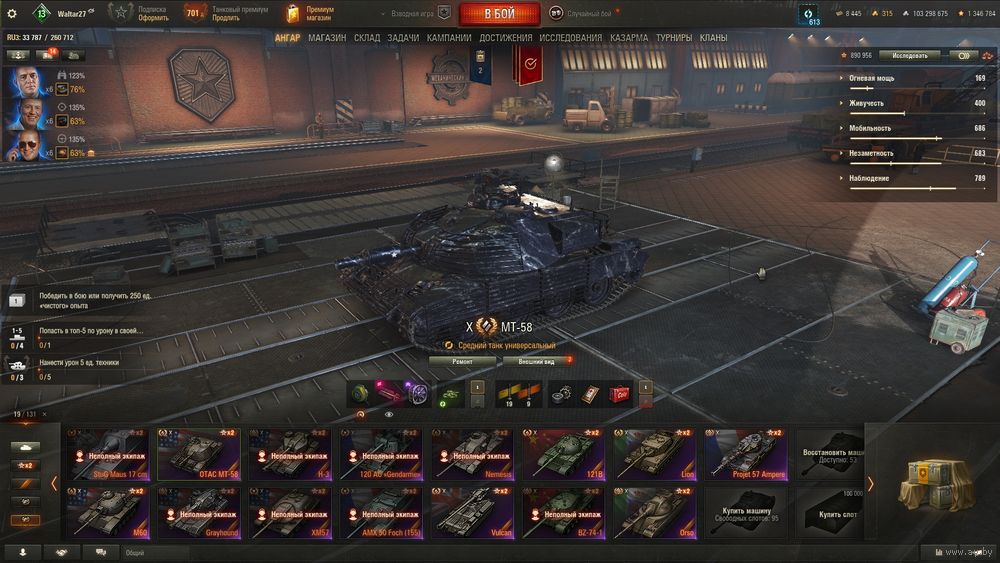Image resolution: width=1000 pixels, height=563 pixels.
Task: Click the Ремонт button under the tank
Action: 462,361
